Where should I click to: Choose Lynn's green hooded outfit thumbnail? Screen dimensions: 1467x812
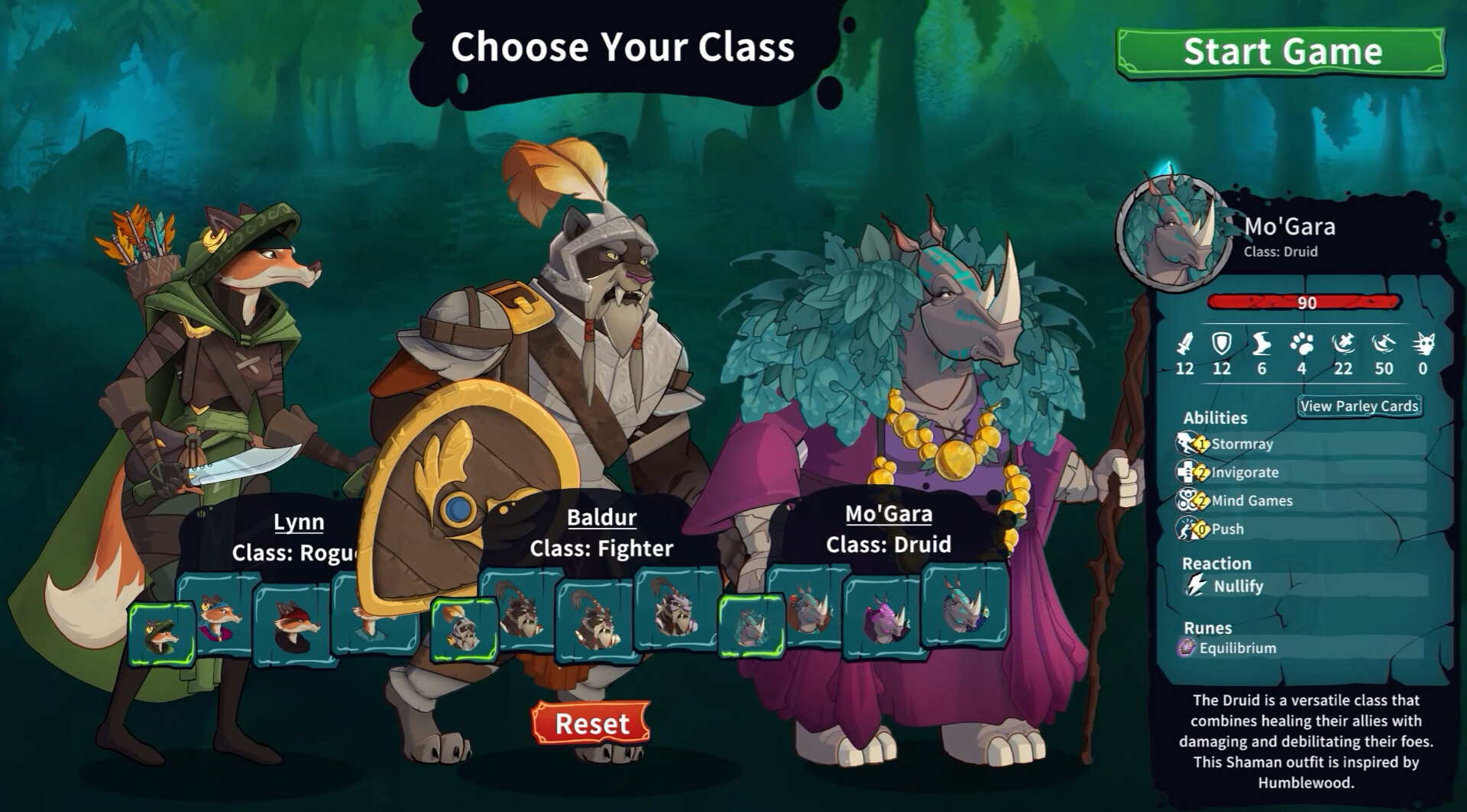161,633
